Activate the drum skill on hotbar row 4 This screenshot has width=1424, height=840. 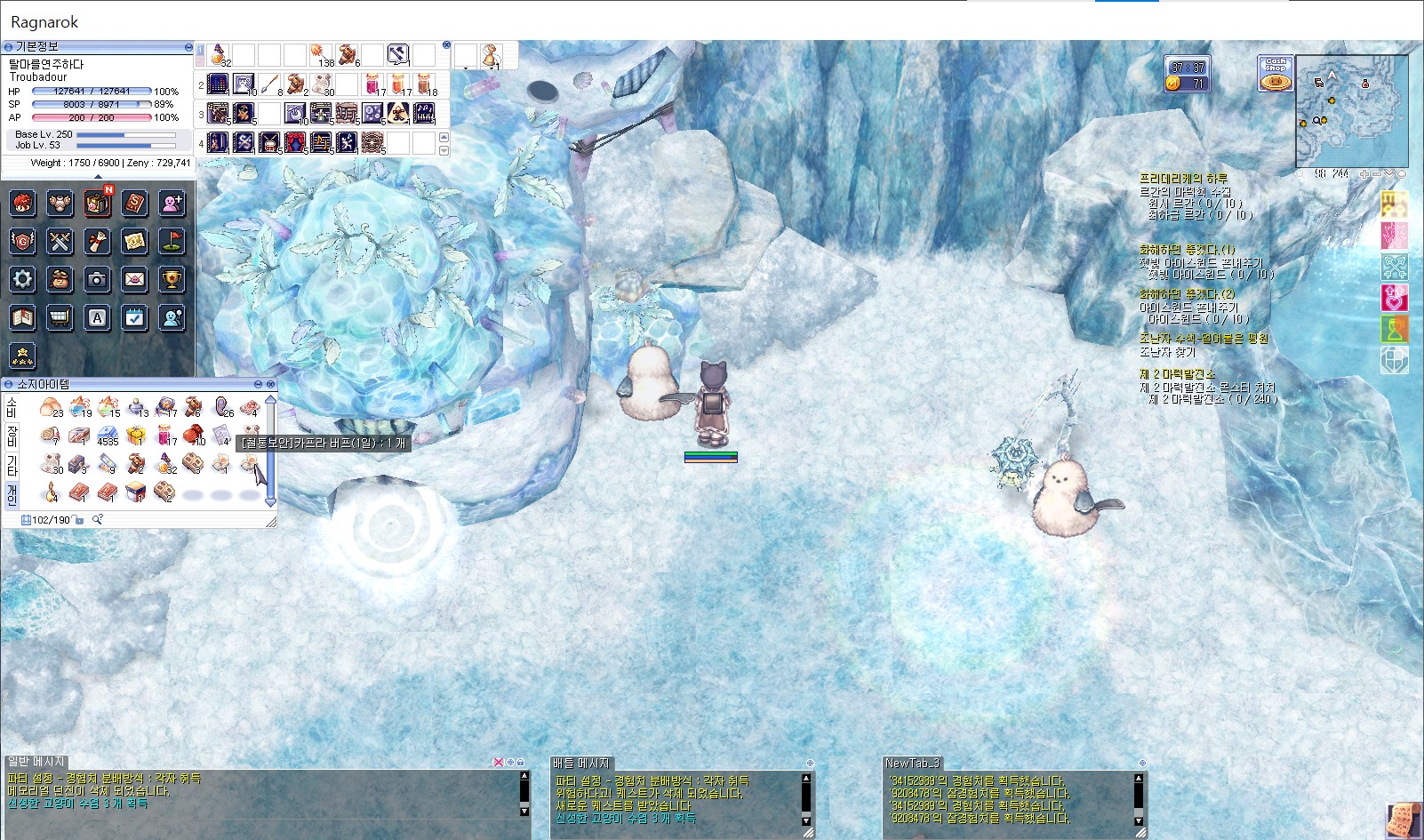[269, 141]
